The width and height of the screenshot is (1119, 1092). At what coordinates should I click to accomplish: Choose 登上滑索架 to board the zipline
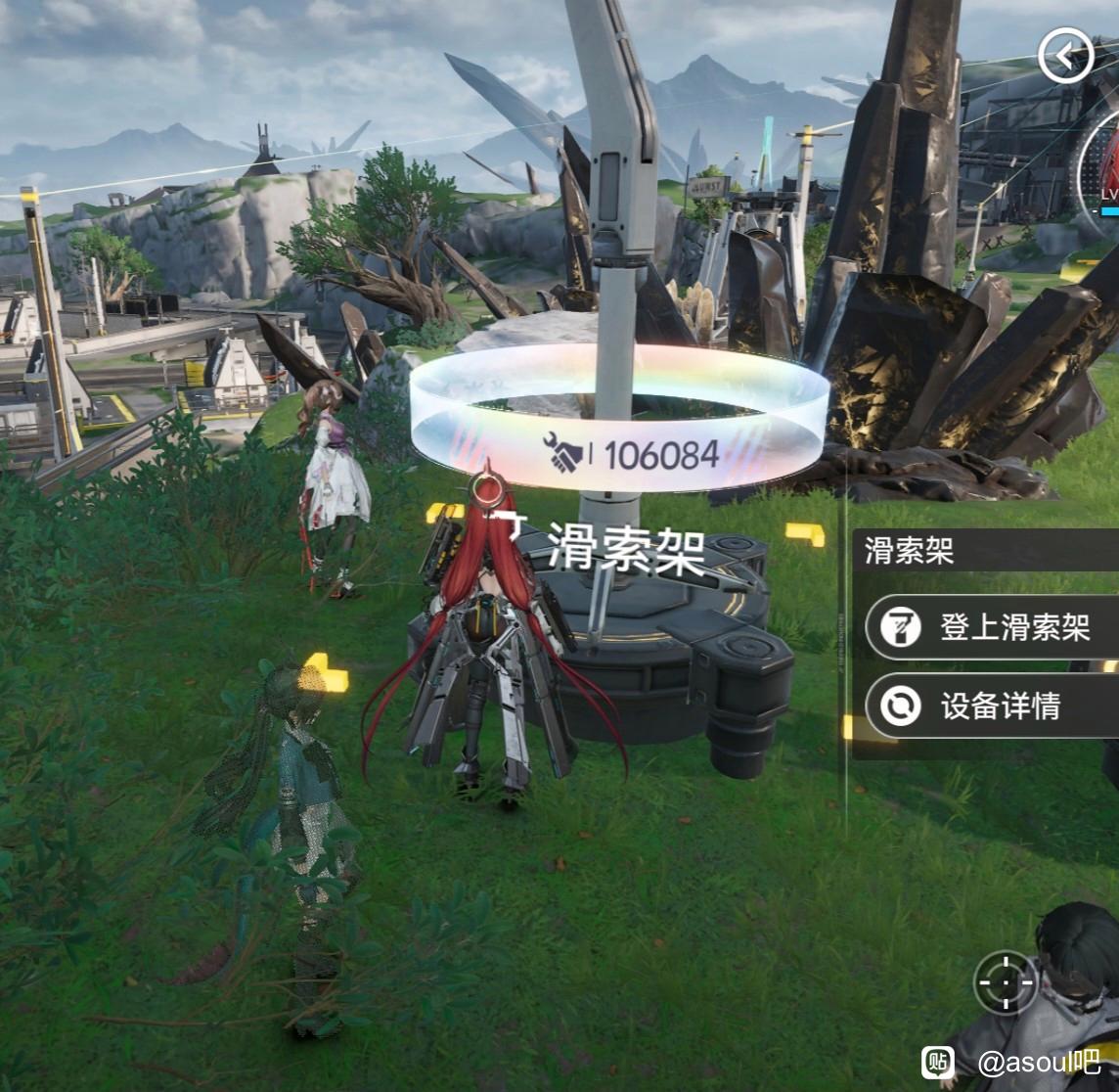(x=992, y=627)
